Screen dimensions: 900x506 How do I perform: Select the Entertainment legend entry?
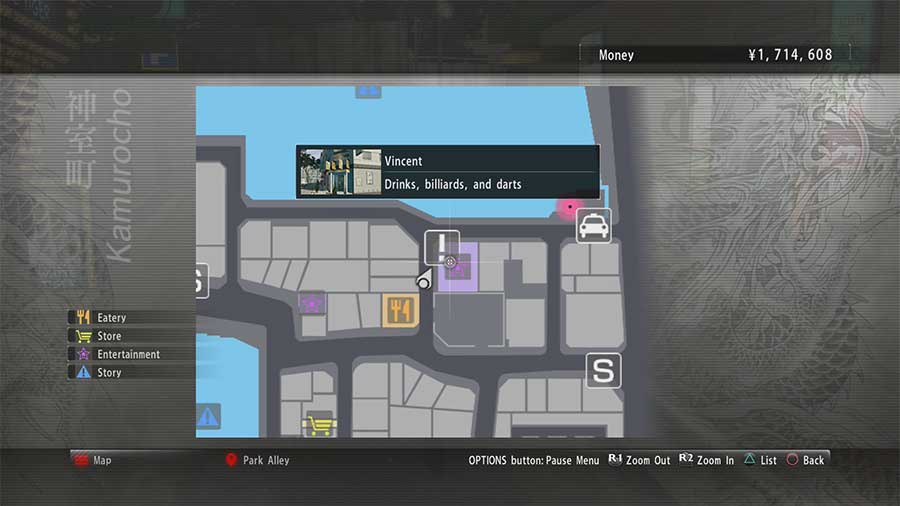point(126,354)
